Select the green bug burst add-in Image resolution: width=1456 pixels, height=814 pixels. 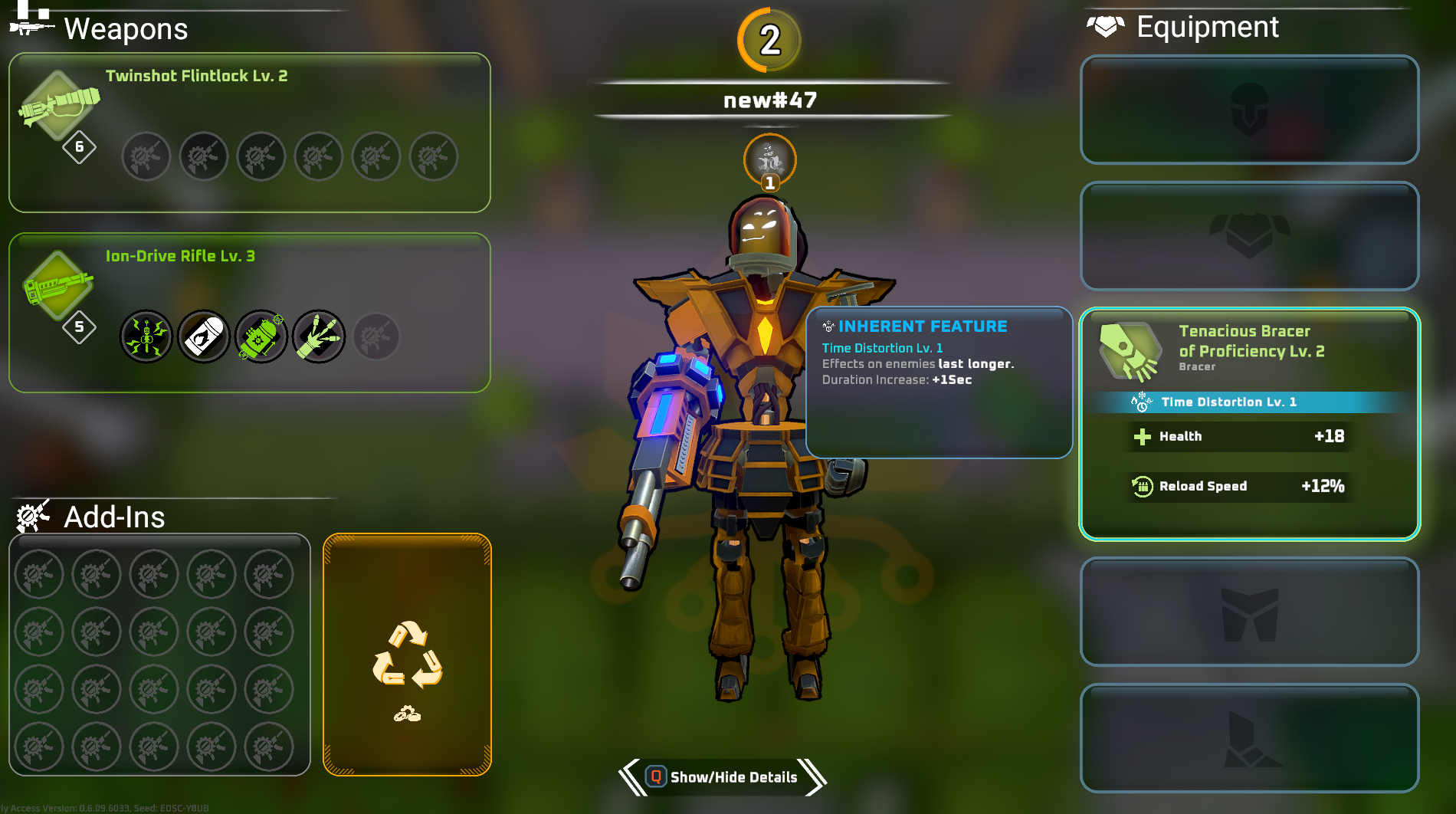(146, 336)
